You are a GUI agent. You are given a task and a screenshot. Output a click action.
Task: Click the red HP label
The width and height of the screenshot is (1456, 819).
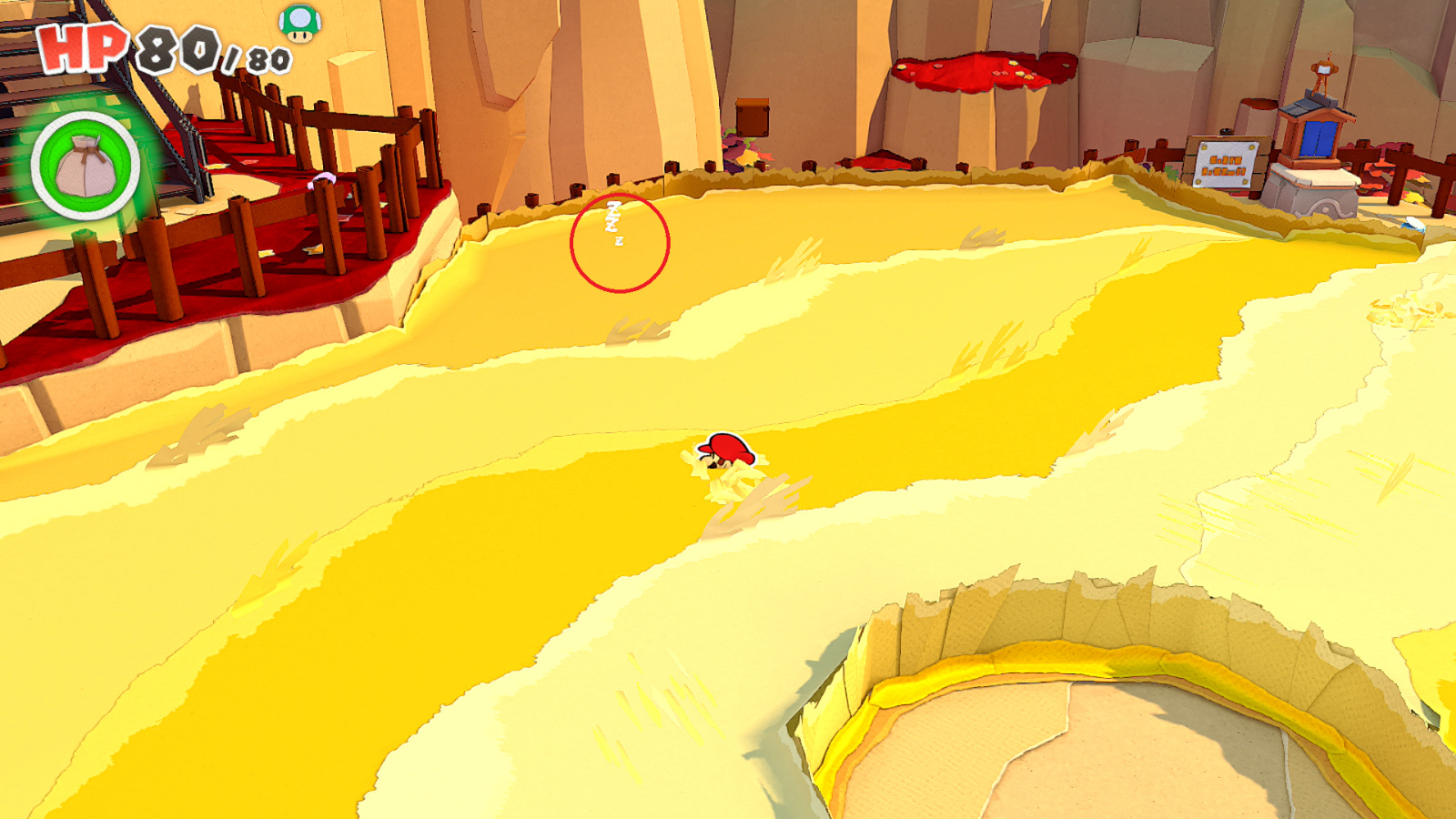pyautogui.click(x=79, y=44)
